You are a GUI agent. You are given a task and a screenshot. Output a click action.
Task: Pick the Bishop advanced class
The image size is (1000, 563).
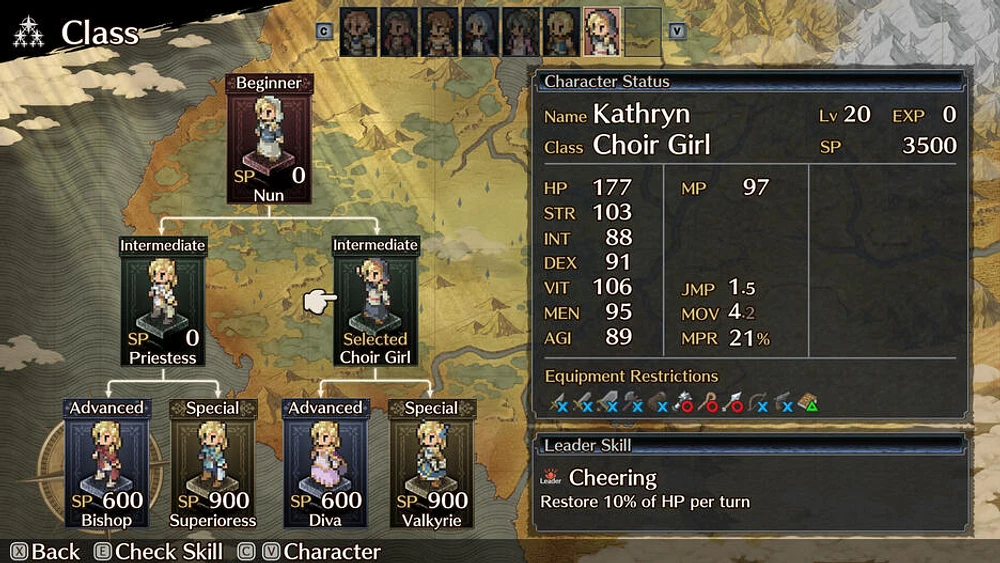tap(106, 463)
